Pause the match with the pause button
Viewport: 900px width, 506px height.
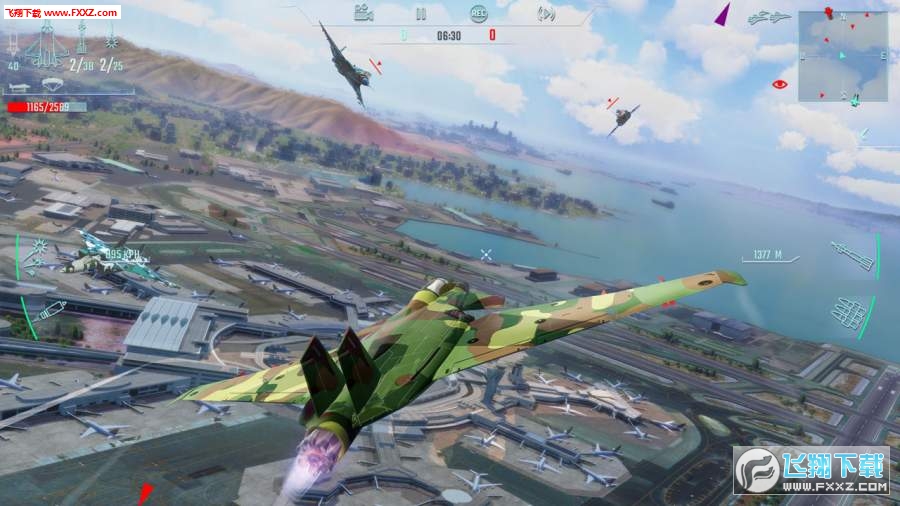[x=421, y=14]
